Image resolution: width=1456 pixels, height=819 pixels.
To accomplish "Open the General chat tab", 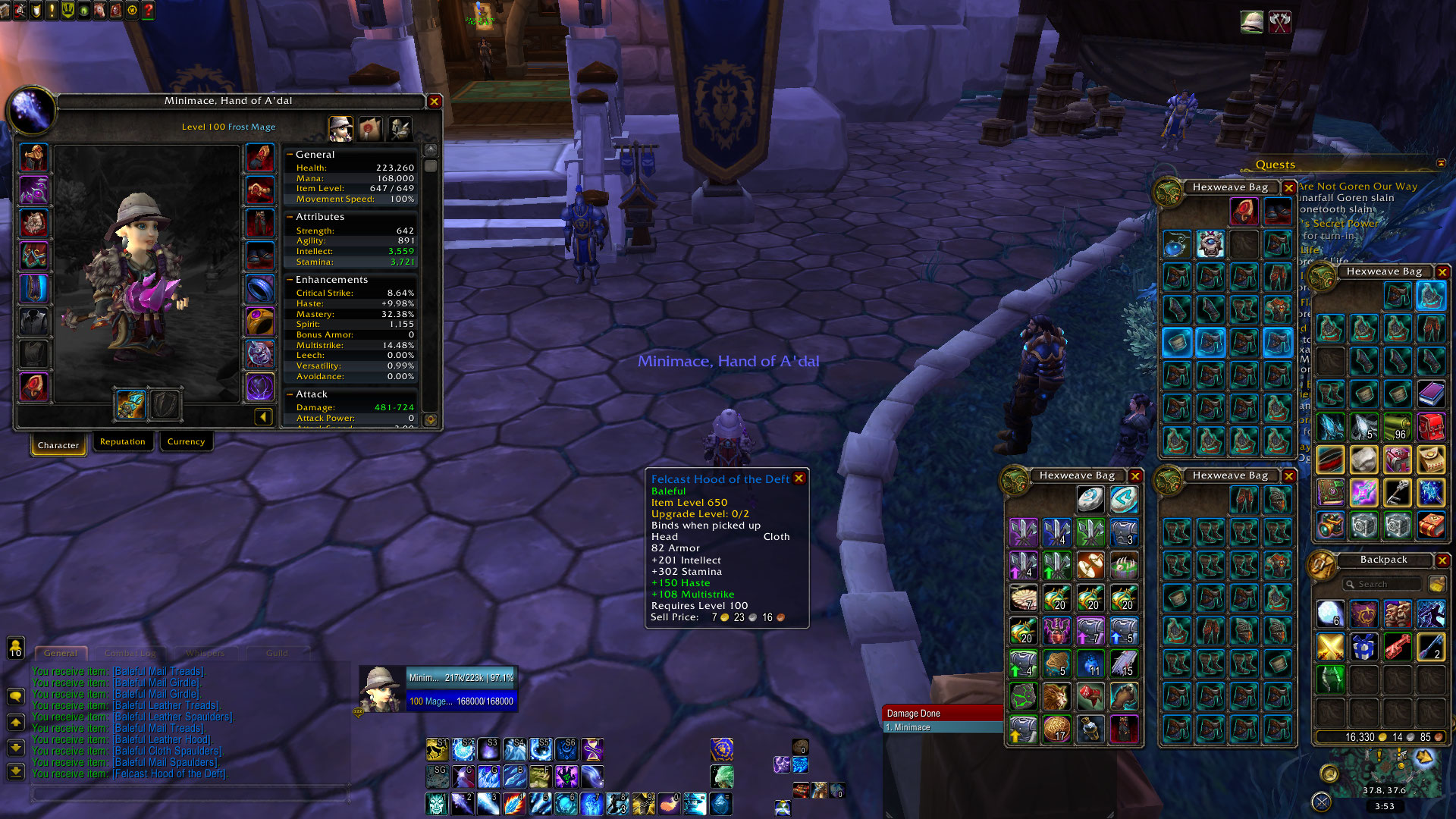I will coord(61,653).
